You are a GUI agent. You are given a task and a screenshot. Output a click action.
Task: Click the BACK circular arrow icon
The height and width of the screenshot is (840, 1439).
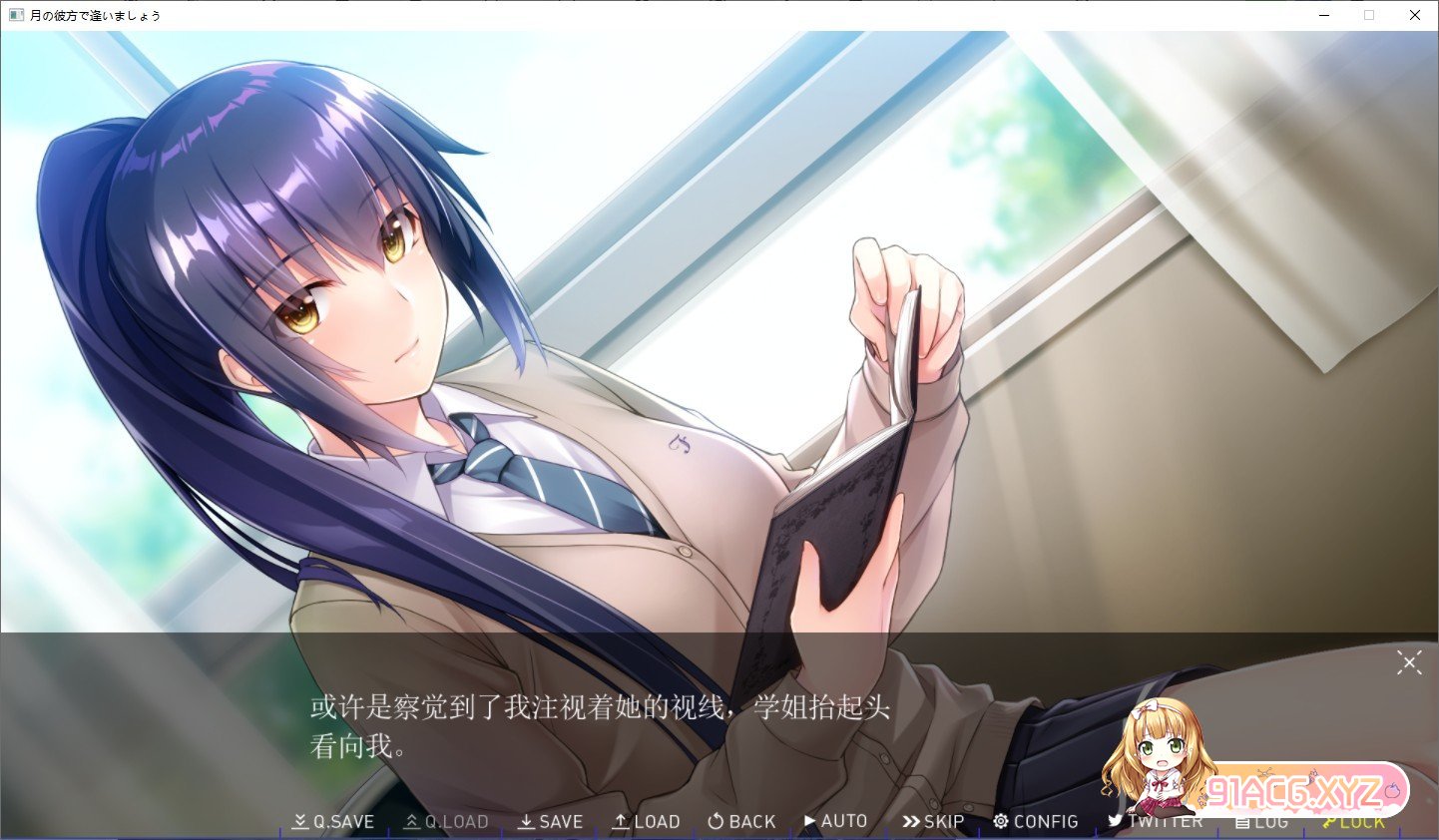pyautogui.click(x=715, y=821)
